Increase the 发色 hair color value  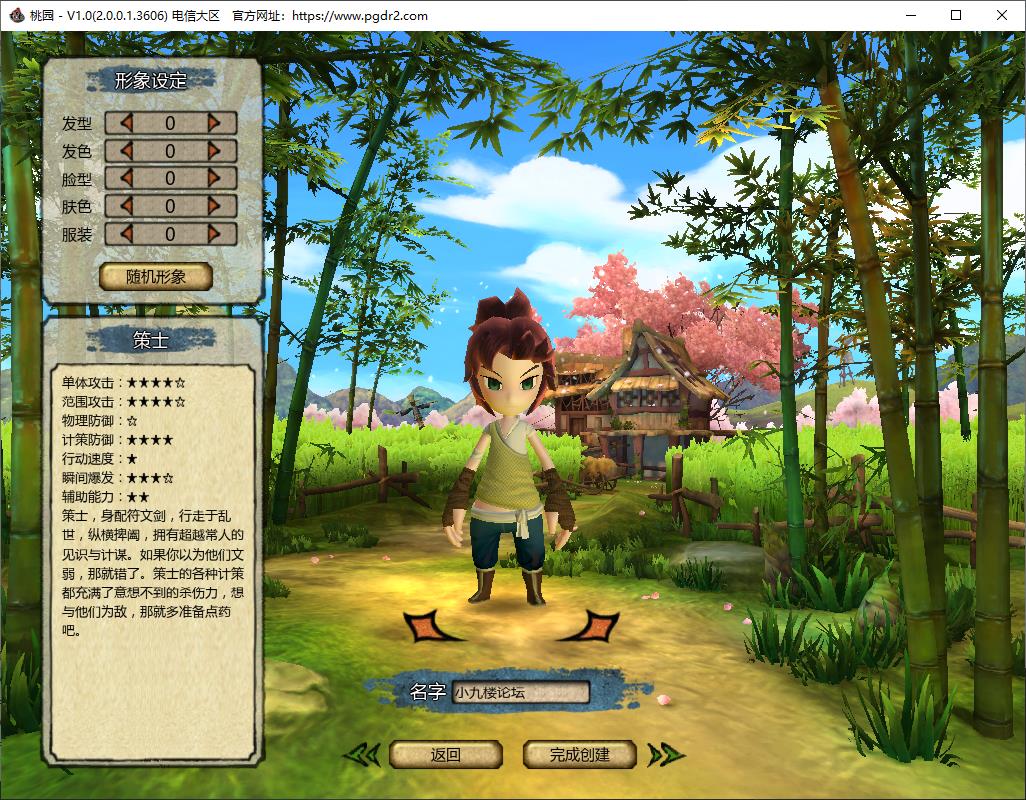point(214,151)
